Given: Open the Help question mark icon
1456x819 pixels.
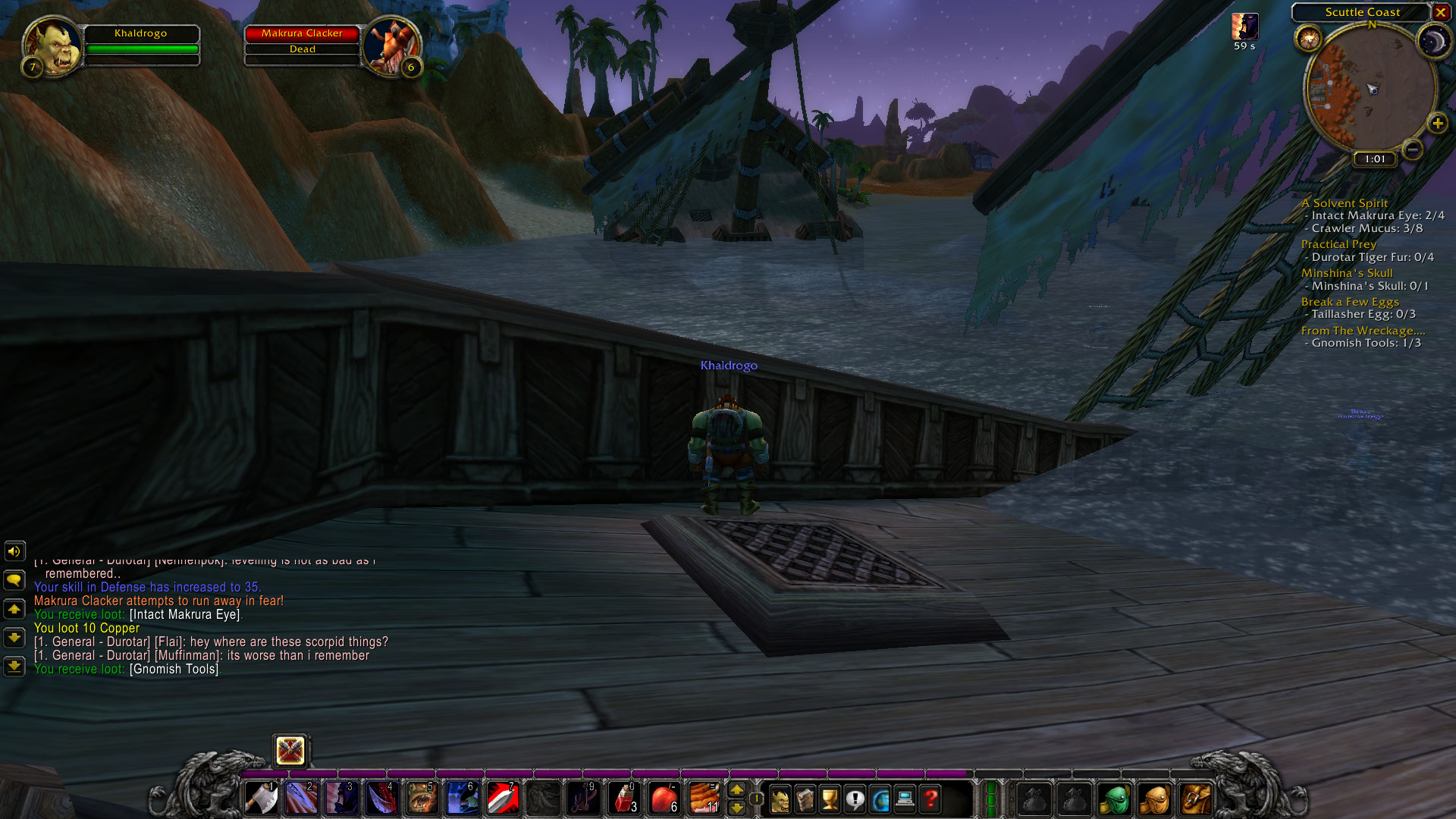Looking at the screenshot, I should [930, 798].
